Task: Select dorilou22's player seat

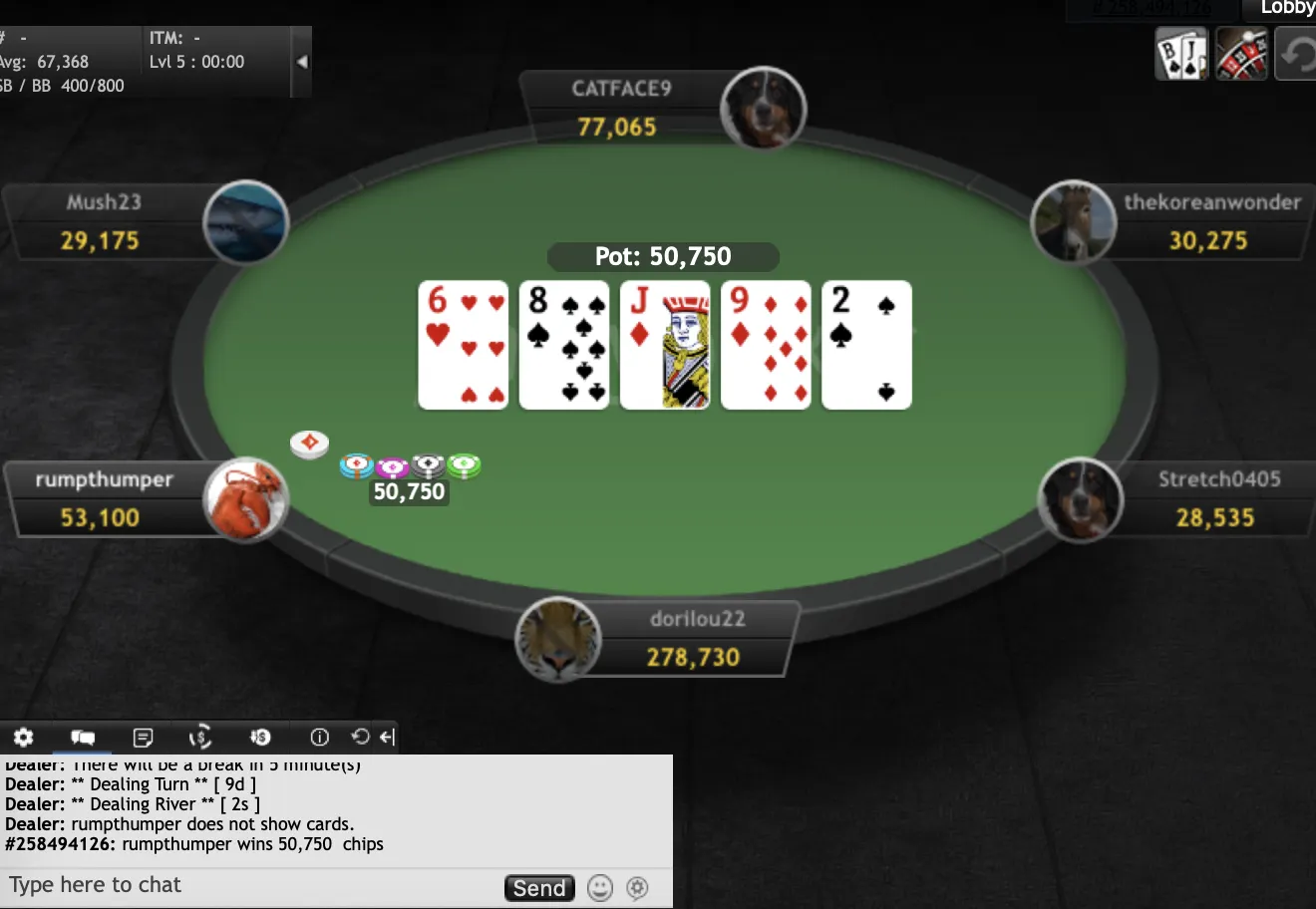Action: click(x=693, y=639)
